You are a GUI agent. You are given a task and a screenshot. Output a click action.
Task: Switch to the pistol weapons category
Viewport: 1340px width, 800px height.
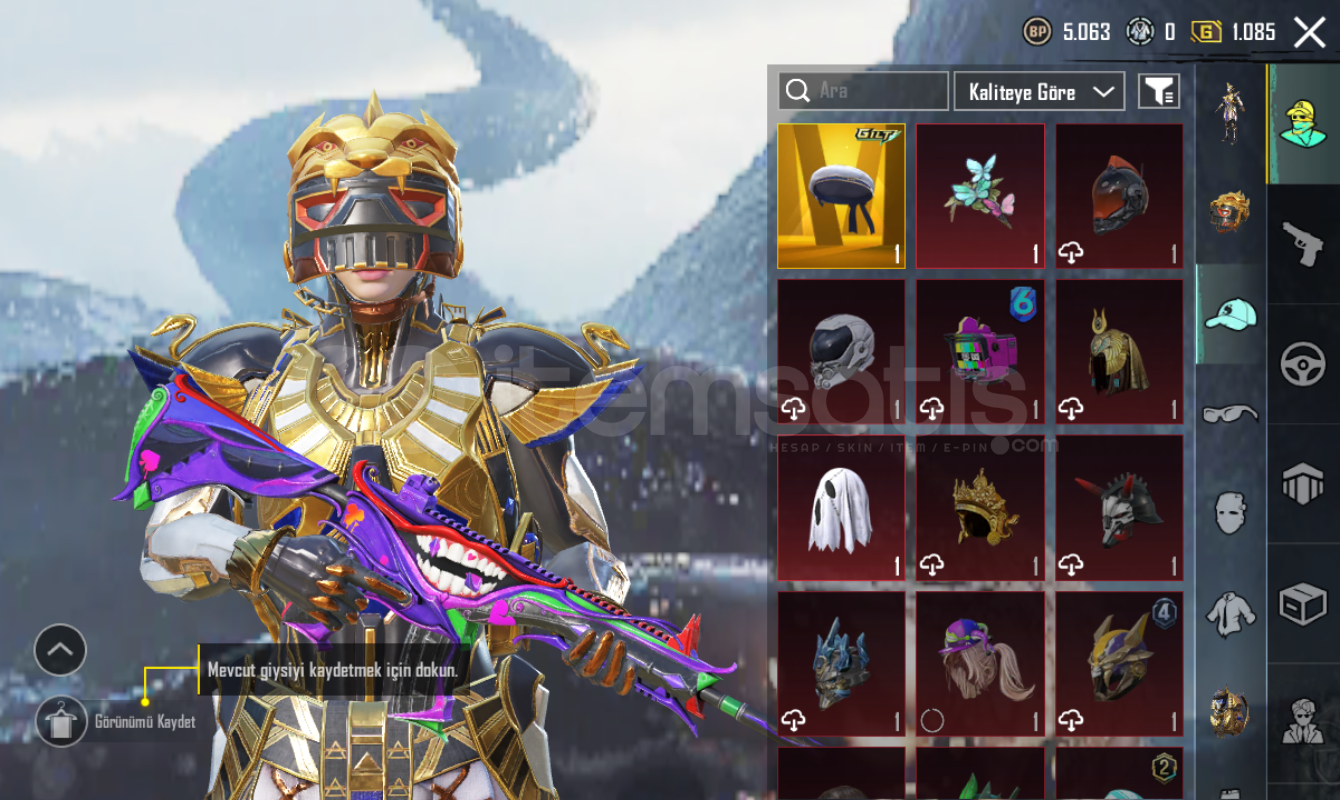pyautogui.click(x=1303, y=244)
